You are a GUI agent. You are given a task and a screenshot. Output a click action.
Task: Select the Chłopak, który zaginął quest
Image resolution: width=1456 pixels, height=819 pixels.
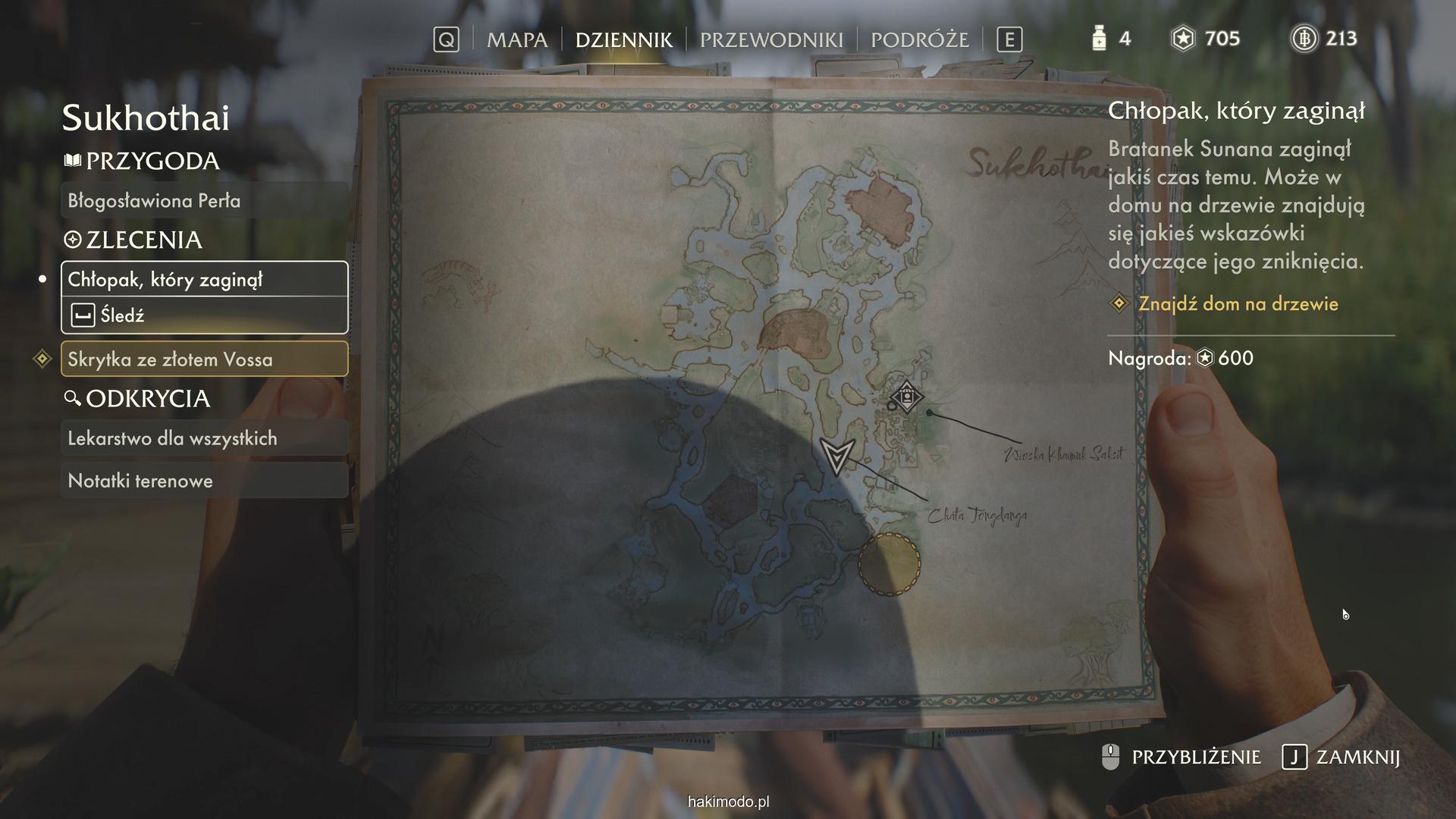point(204,279)
